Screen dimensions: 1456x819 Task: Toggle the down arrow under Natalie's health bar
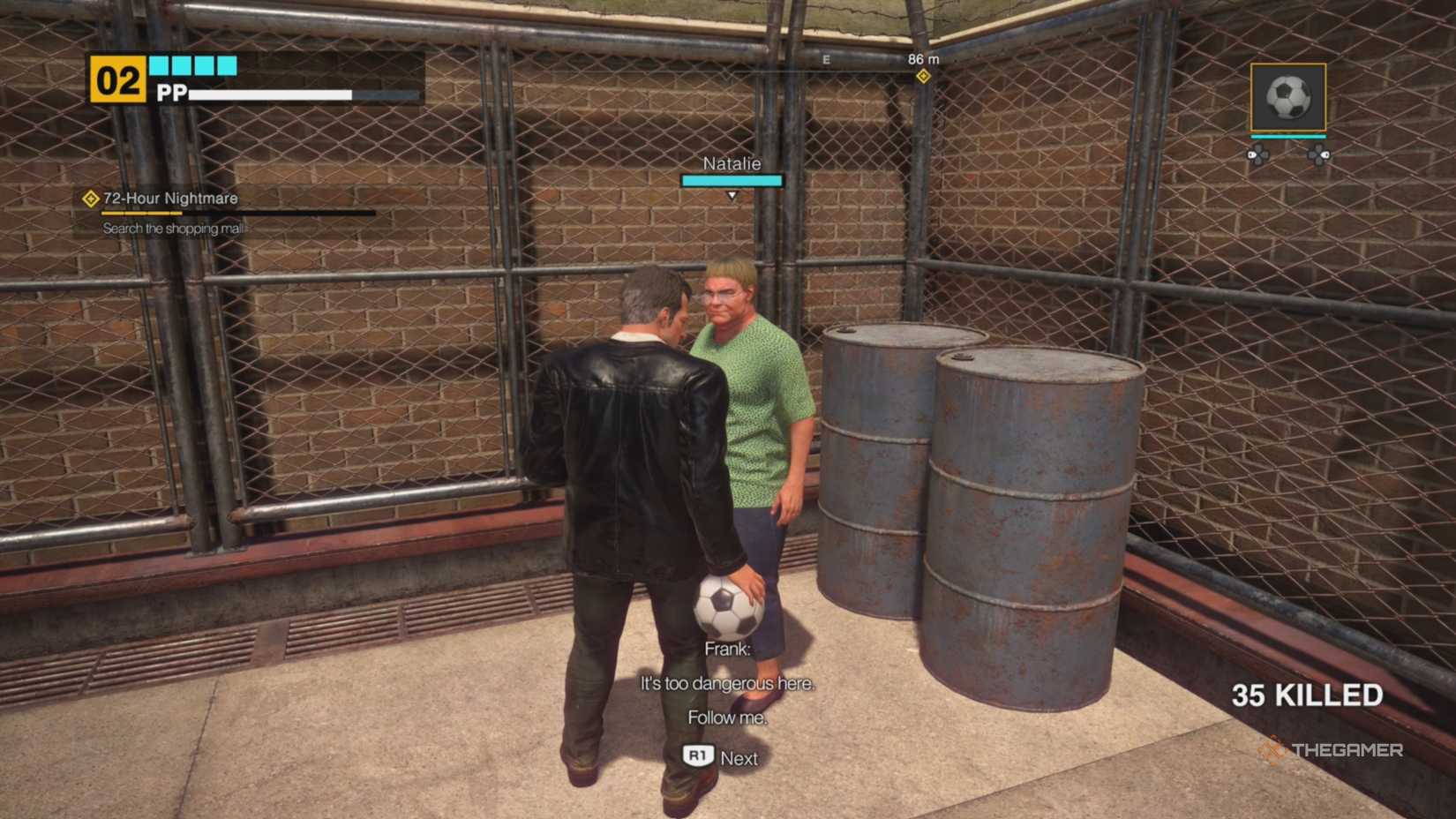point(732,196)
